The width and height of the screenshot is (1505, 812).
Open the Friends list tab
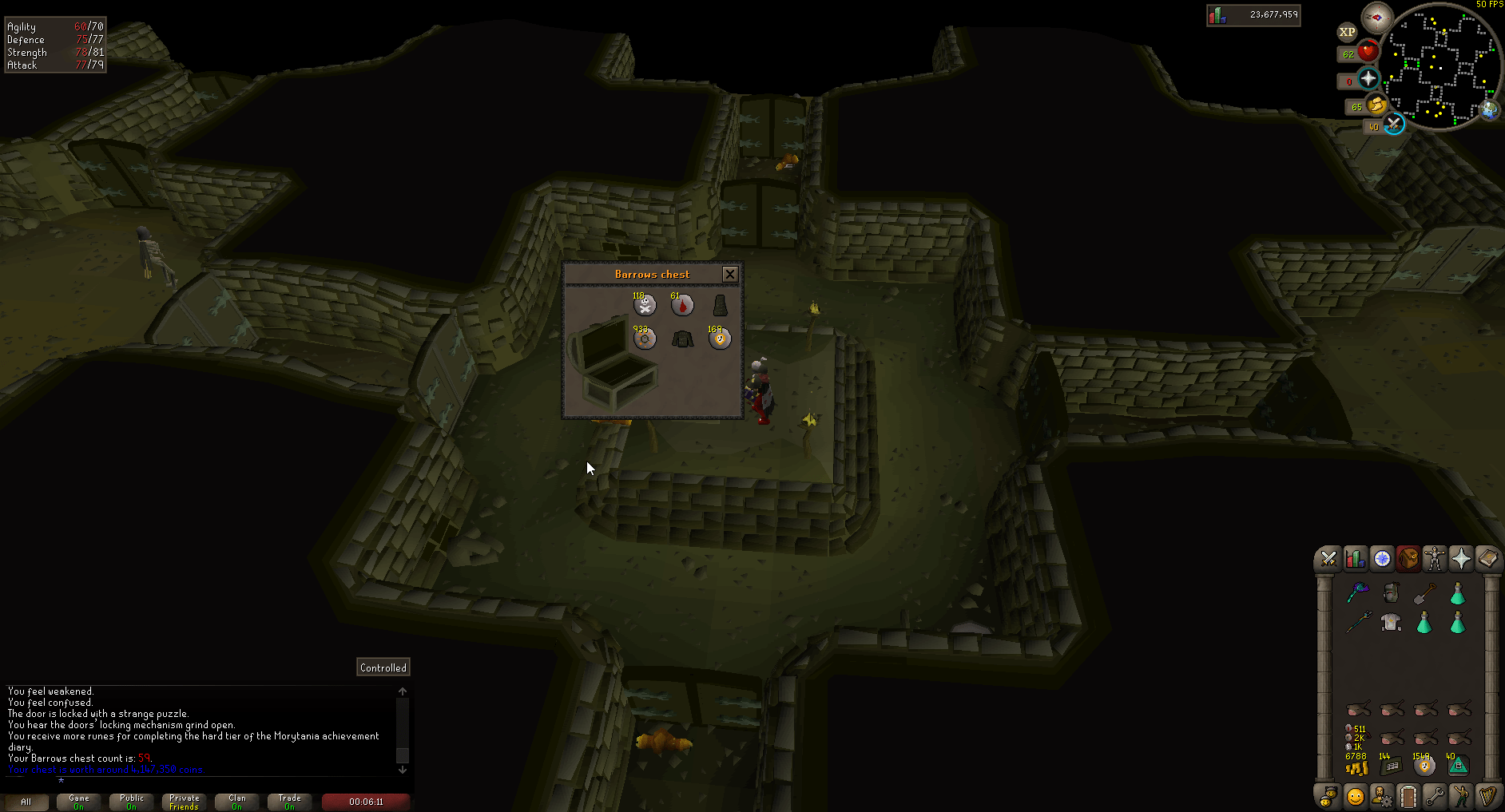click(x=1356, y=796)
